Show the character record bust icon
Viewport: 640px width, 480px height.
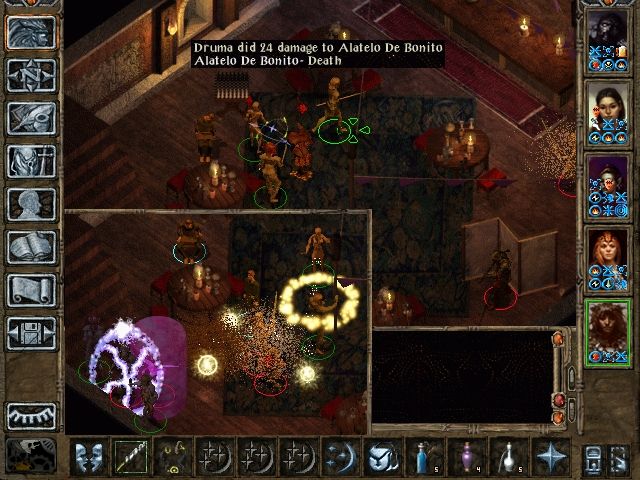pos(31,204)
